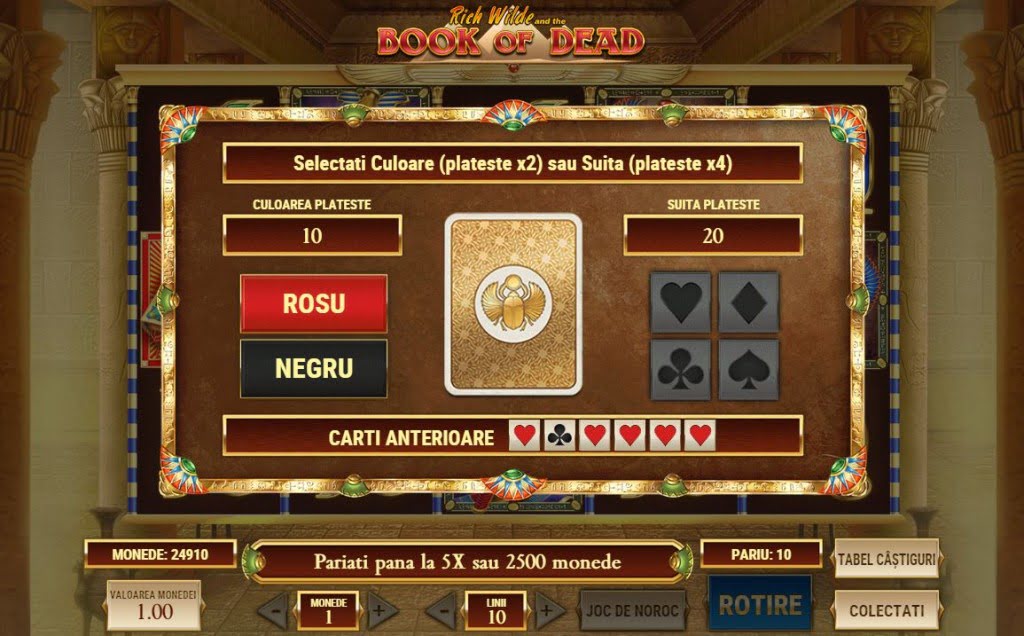
Task: Choose the black NEGRU color button
Action: tap(313, 368)
